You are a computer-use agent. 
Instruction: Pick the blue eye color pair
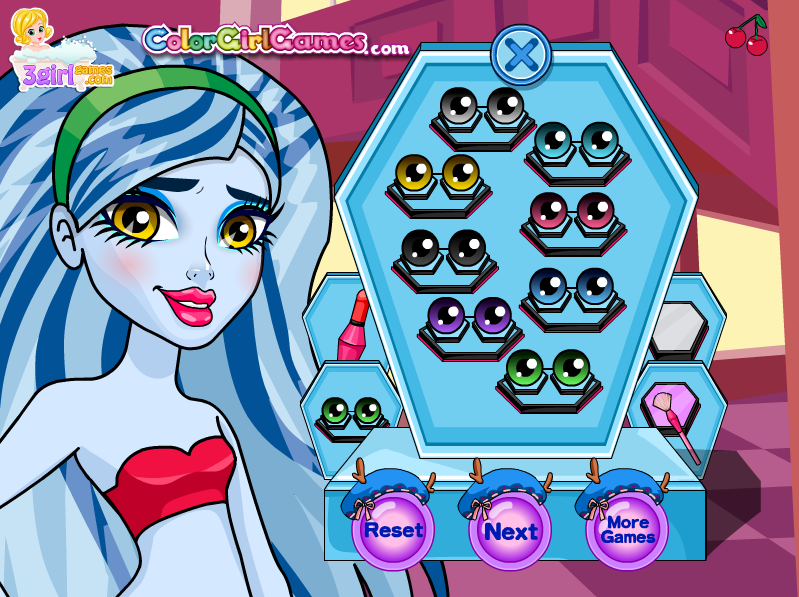tap(571, 285)
